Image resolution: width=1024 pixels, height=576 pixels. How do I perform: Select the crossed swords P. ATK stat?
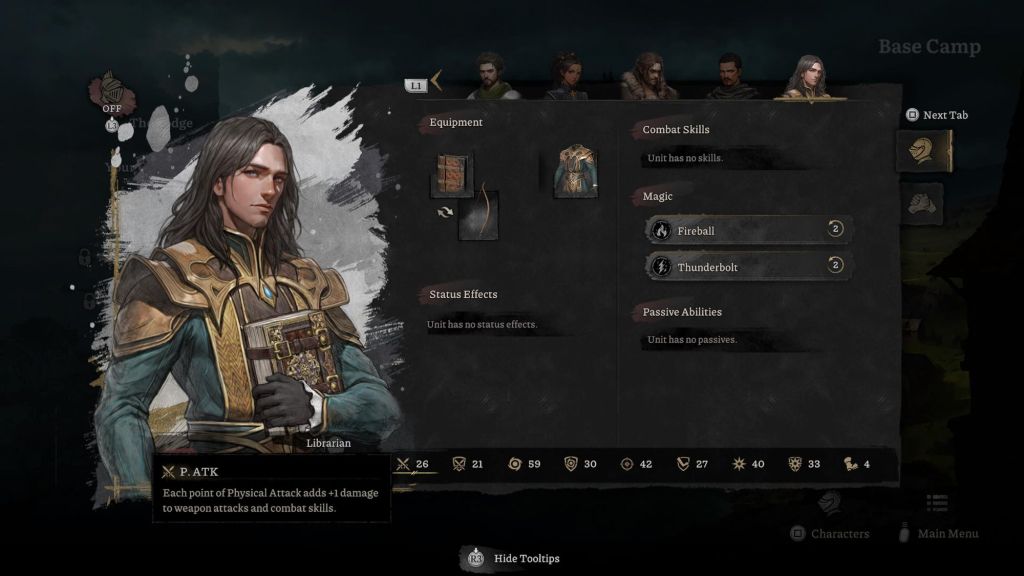tap(413, 464)
